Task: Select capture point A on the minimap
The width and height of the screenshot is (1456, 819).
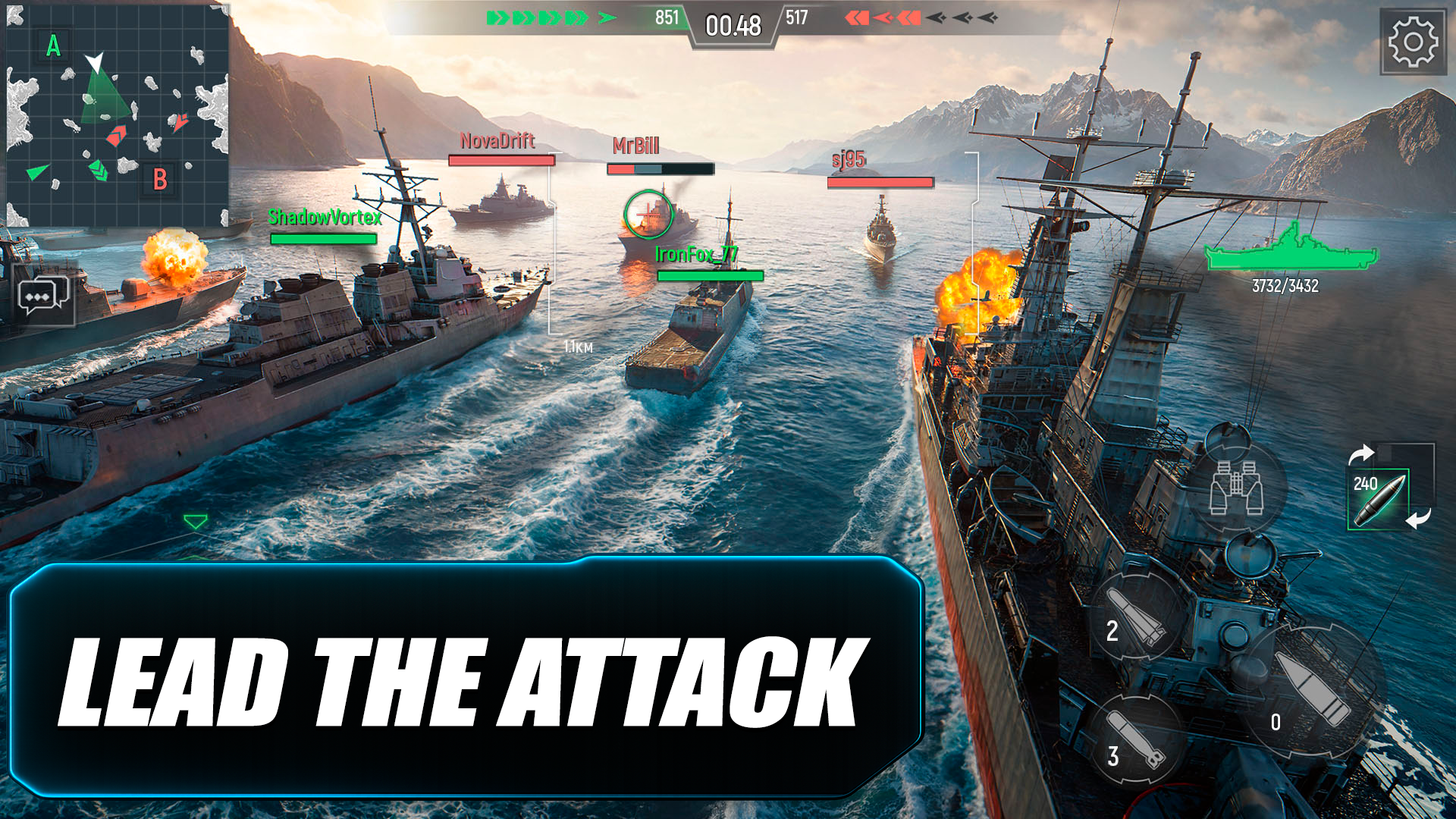Action: [53, 47]
